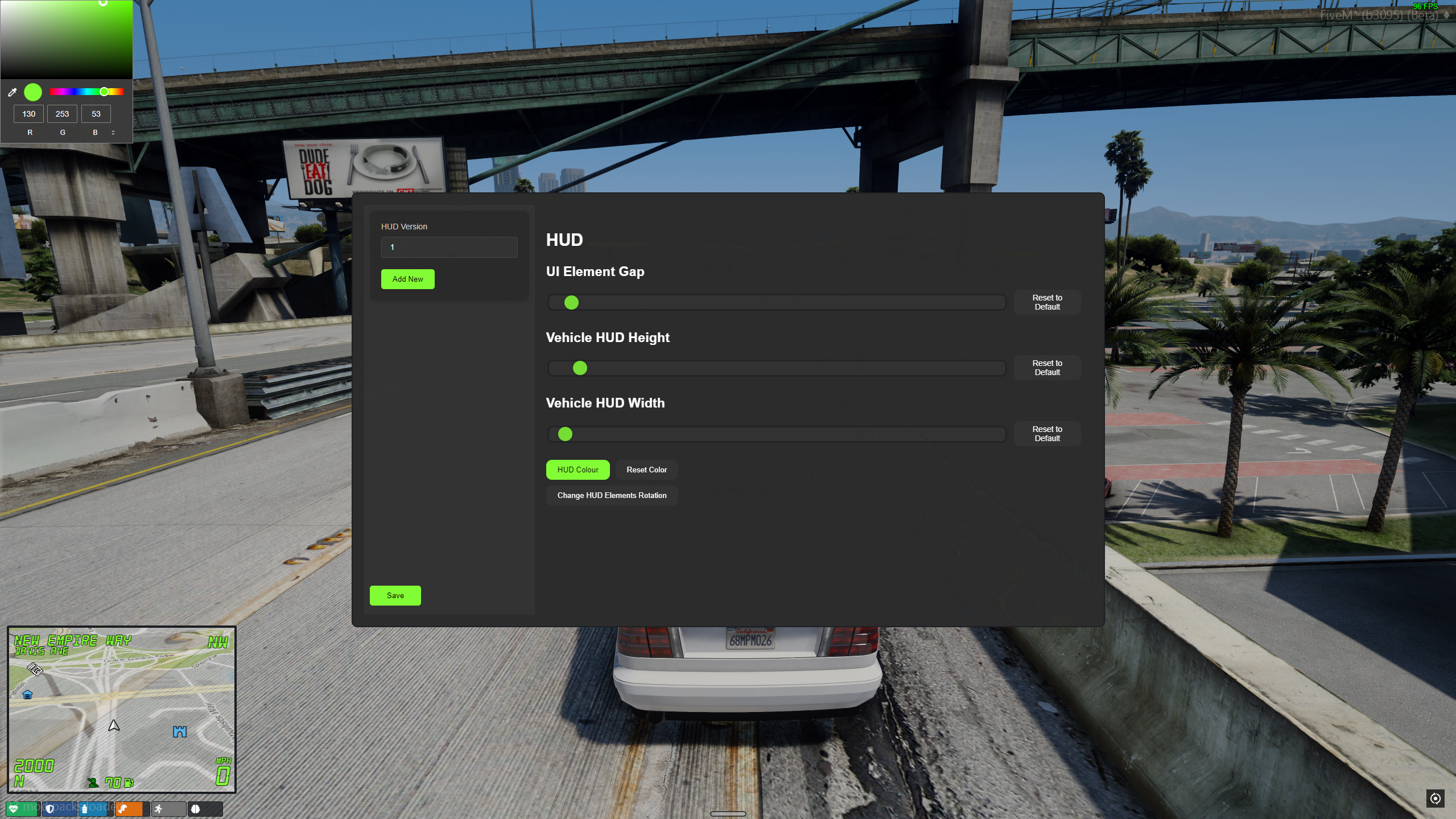Change HUD Elements Rotation

pos(612,495)
